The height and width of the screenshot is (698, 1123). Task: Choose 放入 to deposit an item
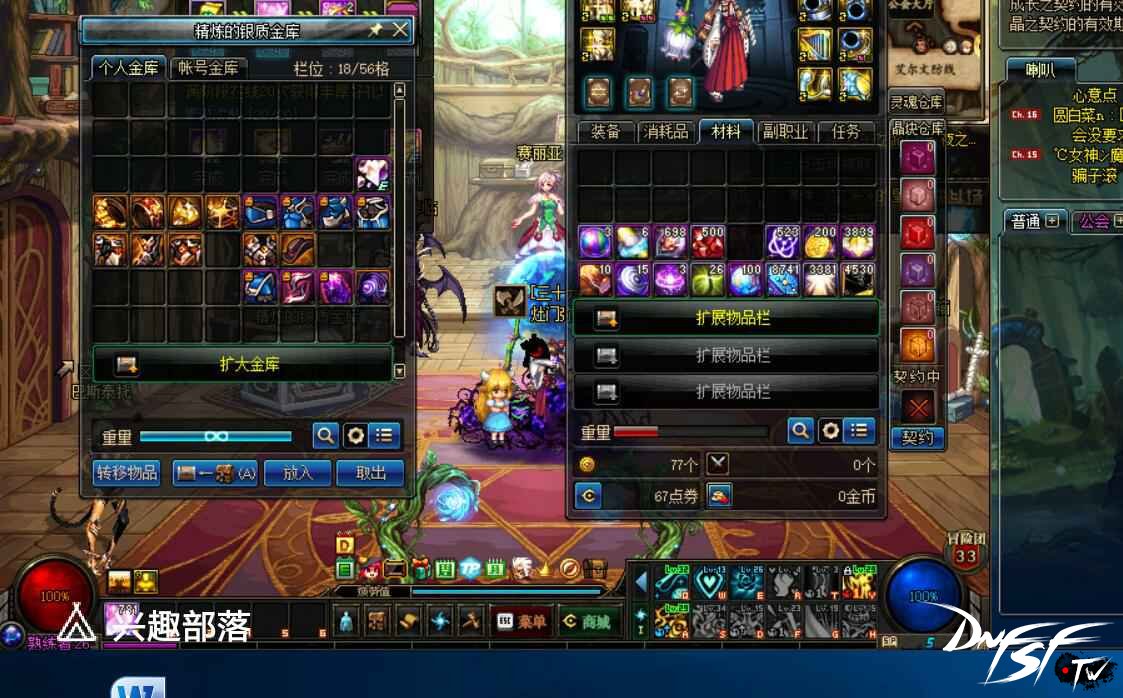point(298,473)
